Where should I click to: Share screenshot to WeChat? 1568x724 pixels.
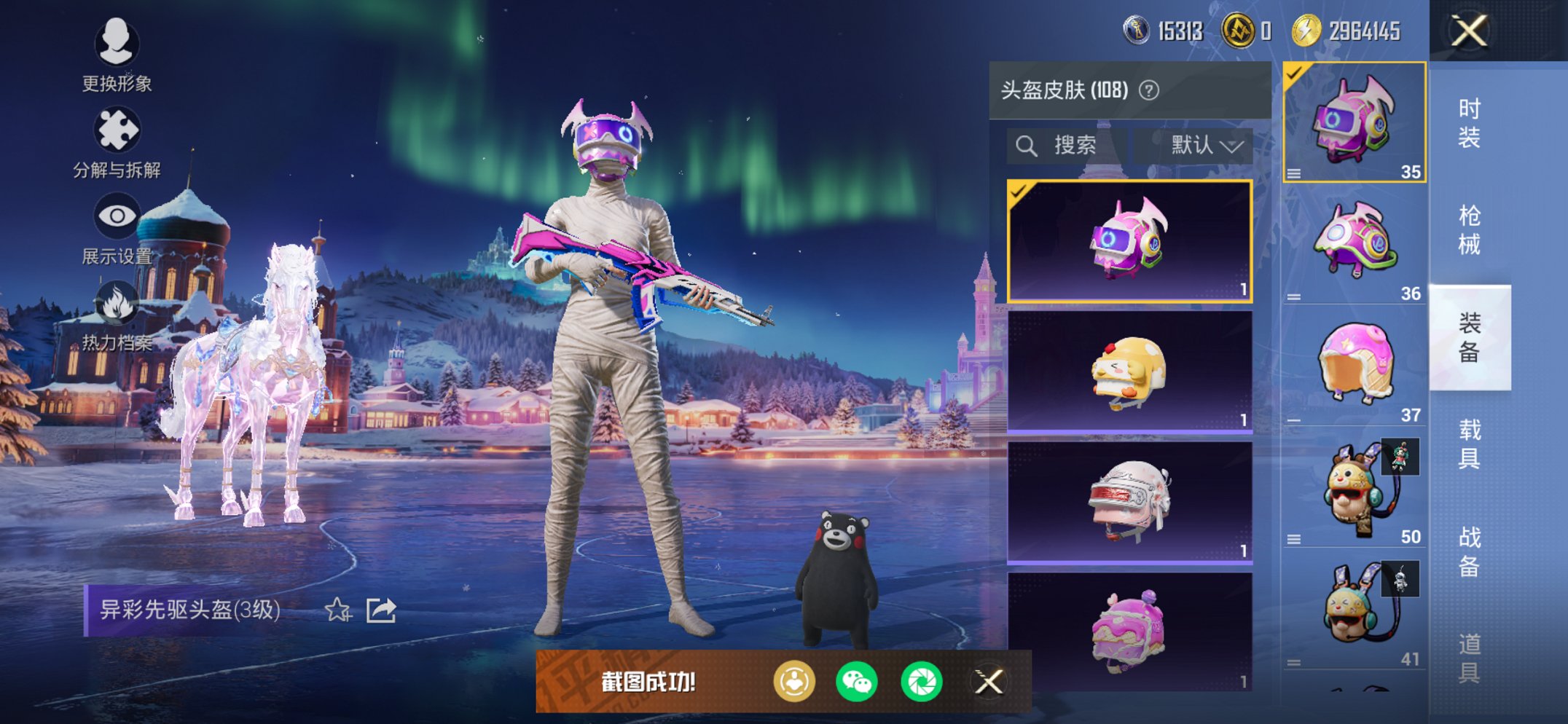tap(857, 682)
